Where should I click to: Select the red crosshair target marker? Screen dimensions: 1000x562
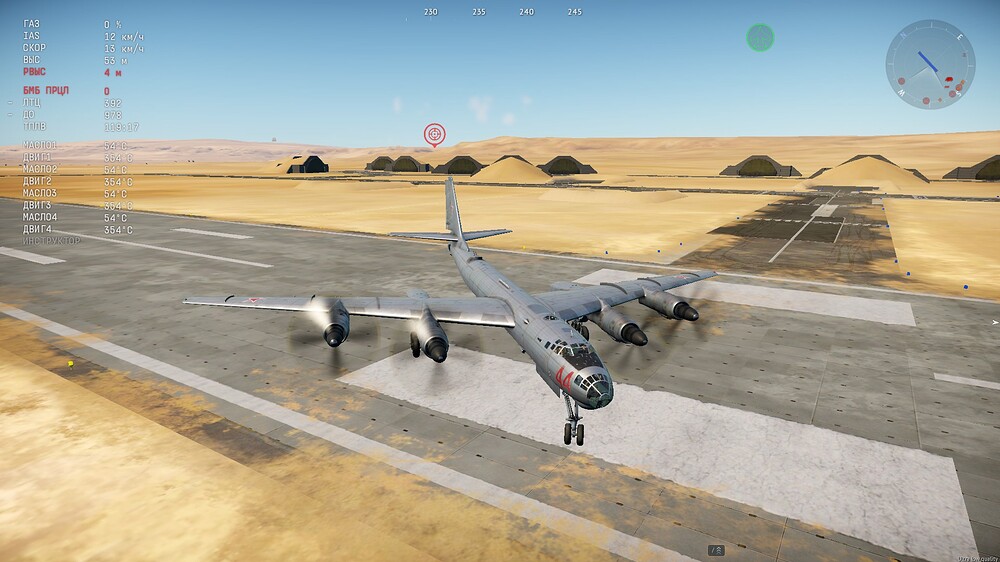point(434,133)
